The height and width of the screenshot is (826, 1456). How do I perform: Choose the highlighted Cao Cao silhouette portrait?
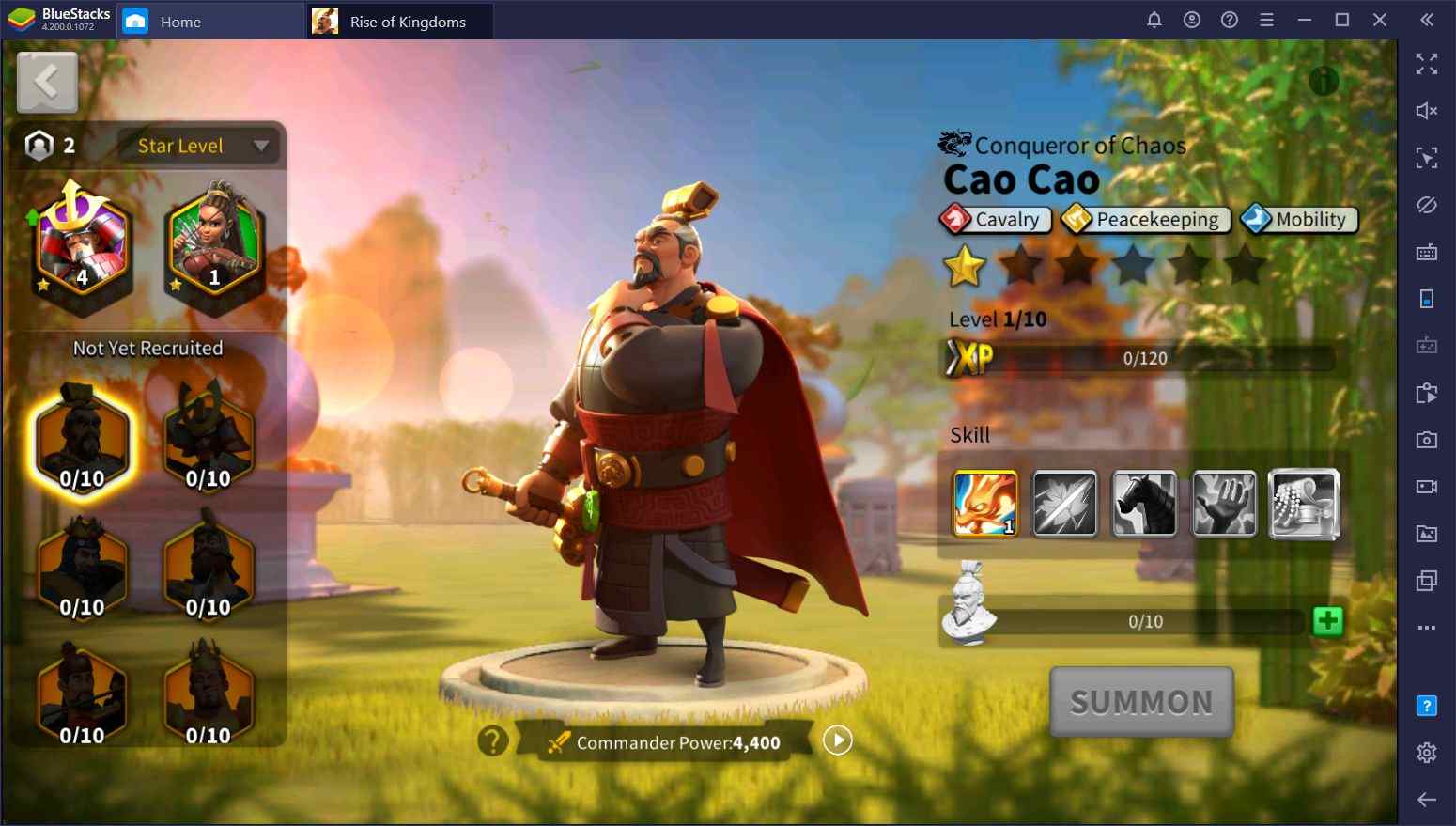82,440
